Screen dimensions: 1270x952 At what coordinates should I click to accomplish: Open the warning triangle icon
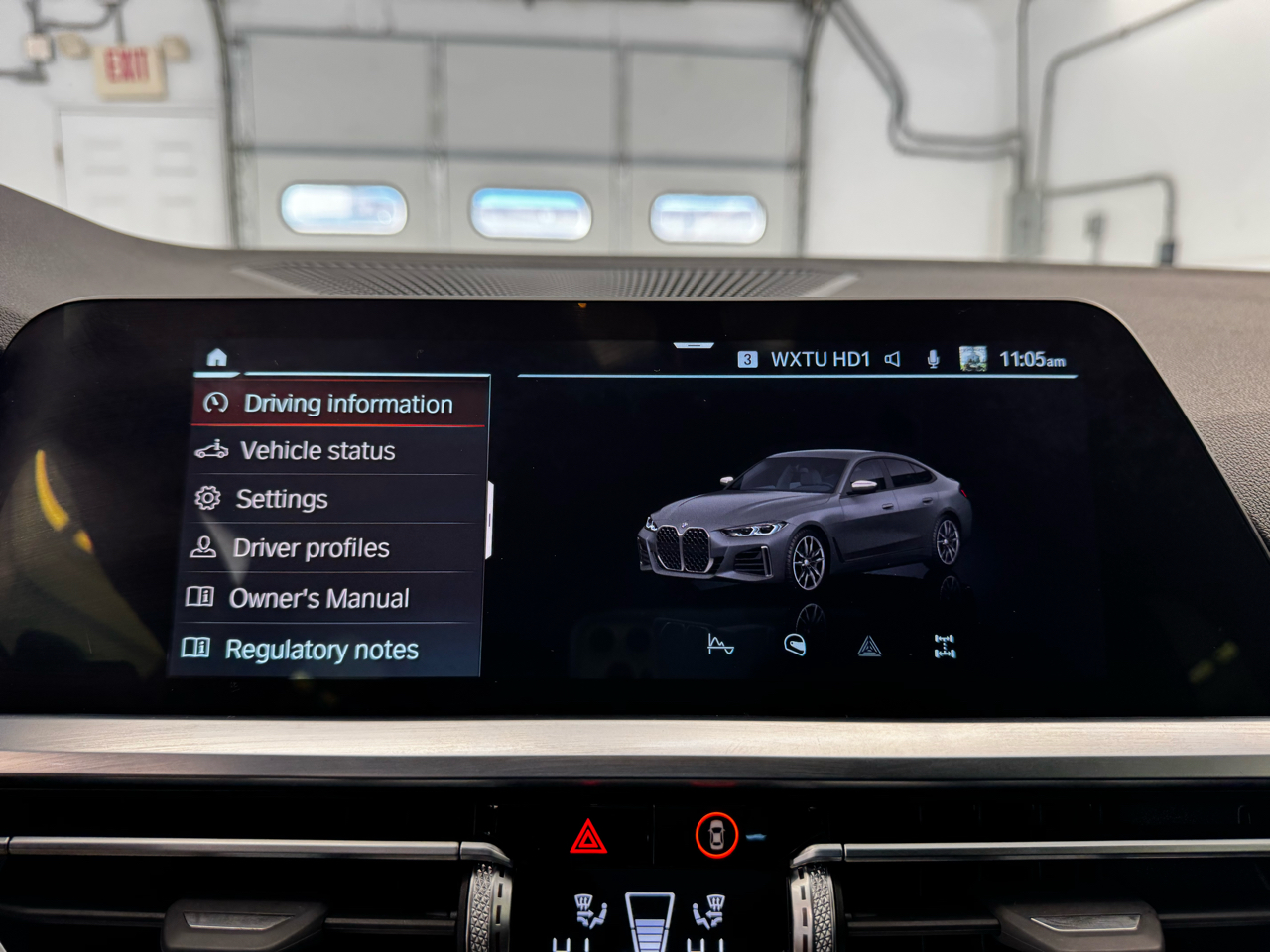point(870,645)
